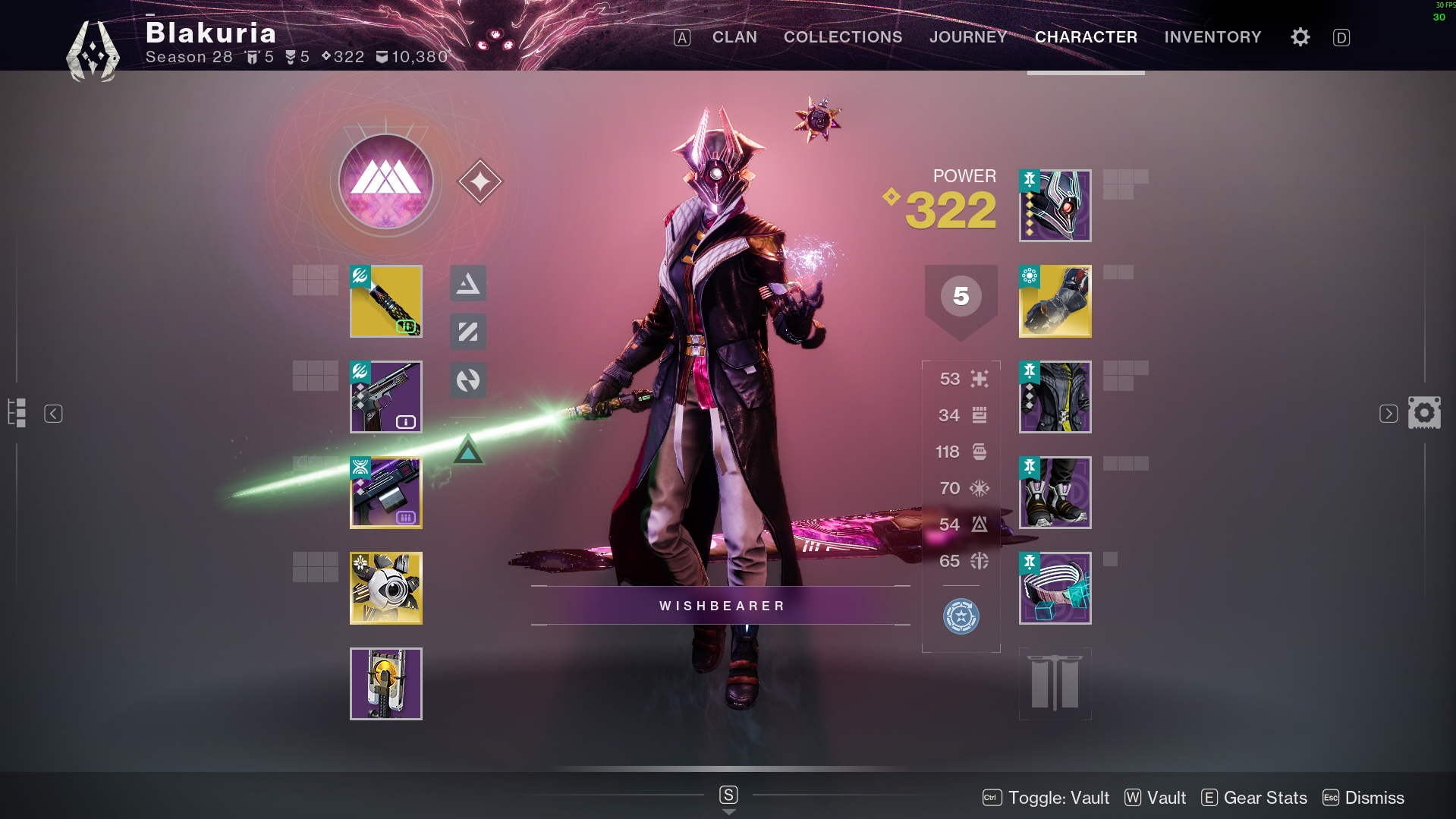This screenshot has width=1456, height=819.
Task: Open the chest armor robe slot
Action: pyautogui.click(x=1055, y=397)
